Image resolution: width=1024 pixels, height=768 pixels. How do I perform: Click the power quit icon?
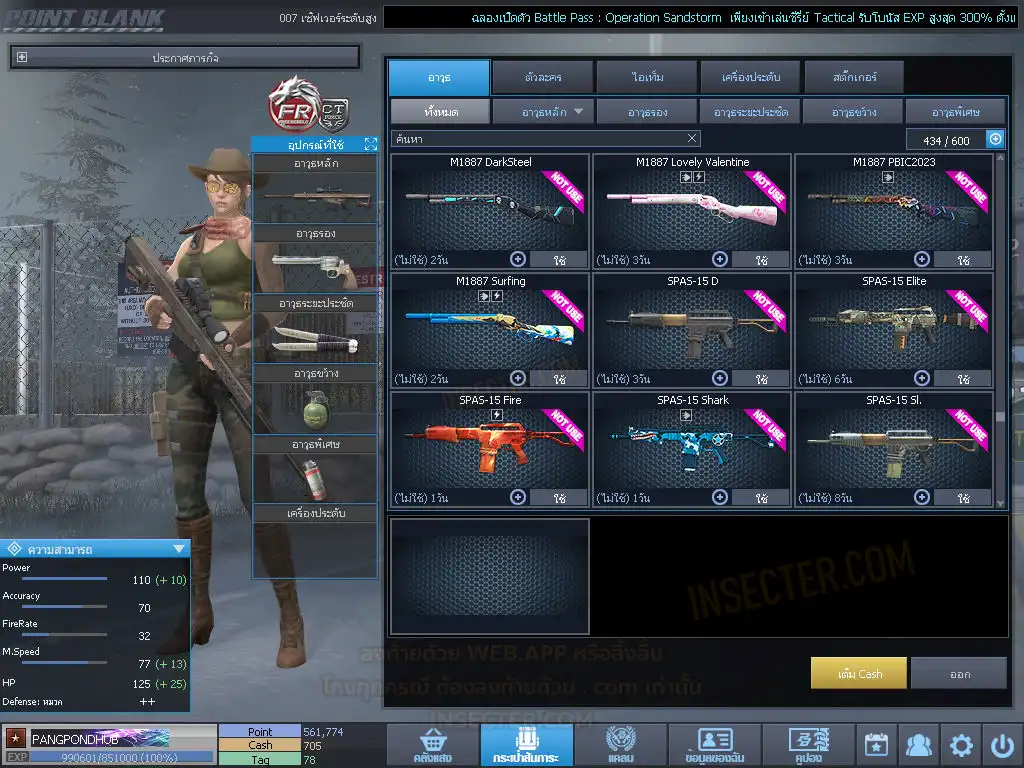[x=1002, y=745]
